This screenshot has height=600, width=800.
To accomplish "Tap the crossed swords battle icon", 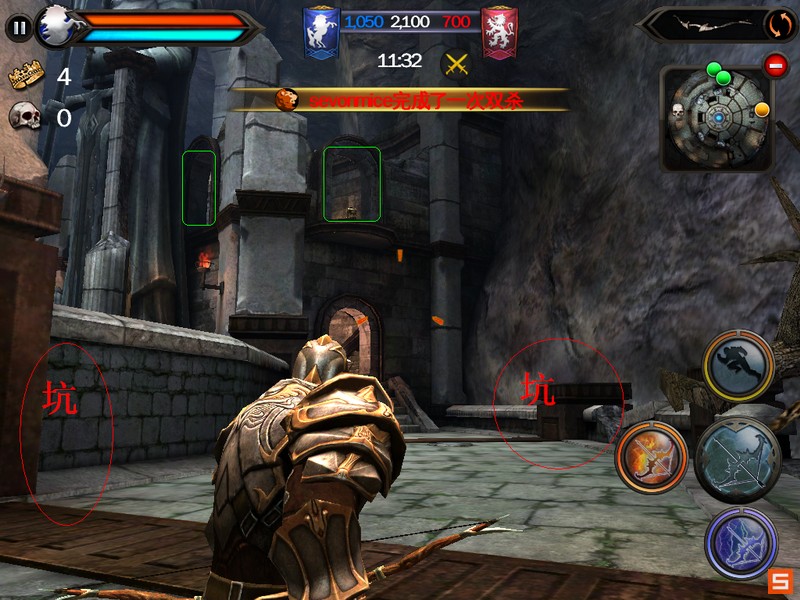I will coord(456,63).
